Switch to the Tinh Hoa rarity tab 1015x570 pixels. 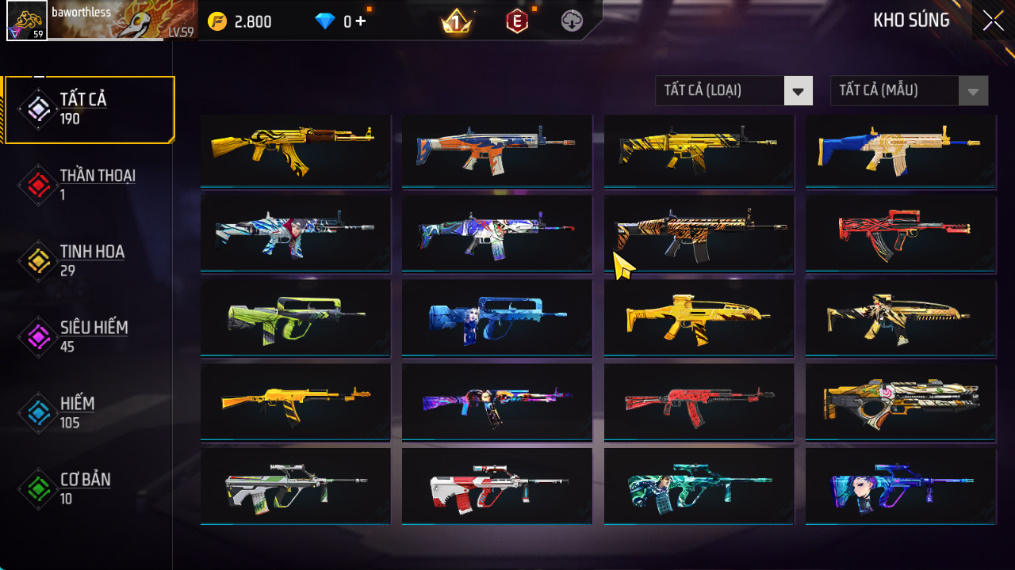point(90,260)
